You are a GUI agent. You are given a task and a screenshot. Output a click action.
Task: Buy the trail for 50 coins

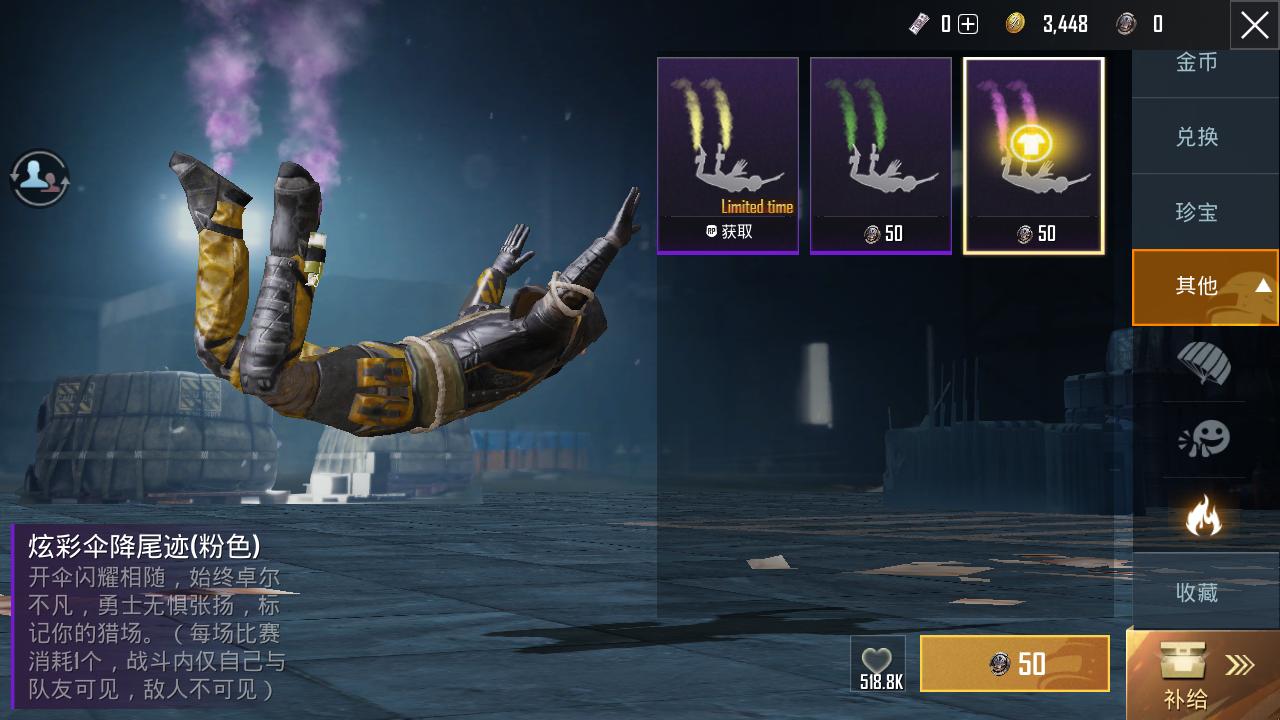(x=1015, y=664)
